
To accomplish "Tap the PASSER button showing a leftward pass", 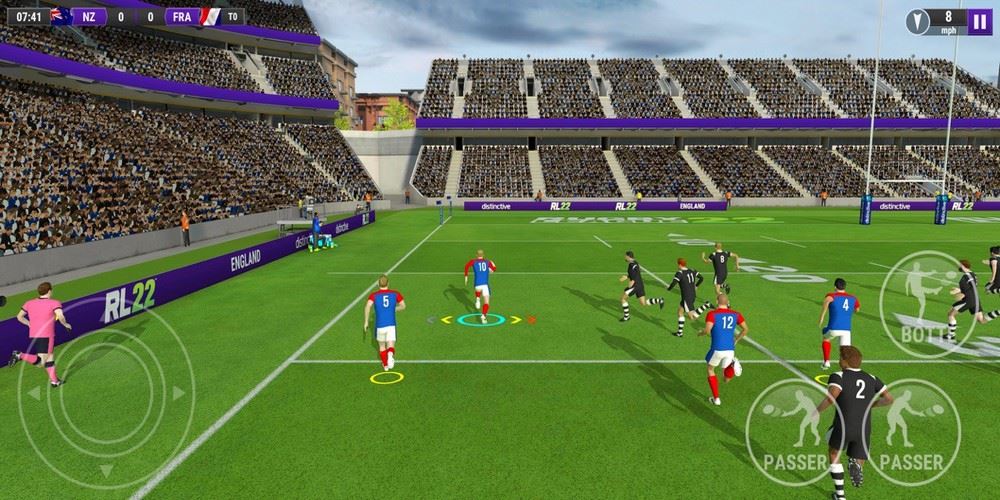I will (x=794, y=428).
